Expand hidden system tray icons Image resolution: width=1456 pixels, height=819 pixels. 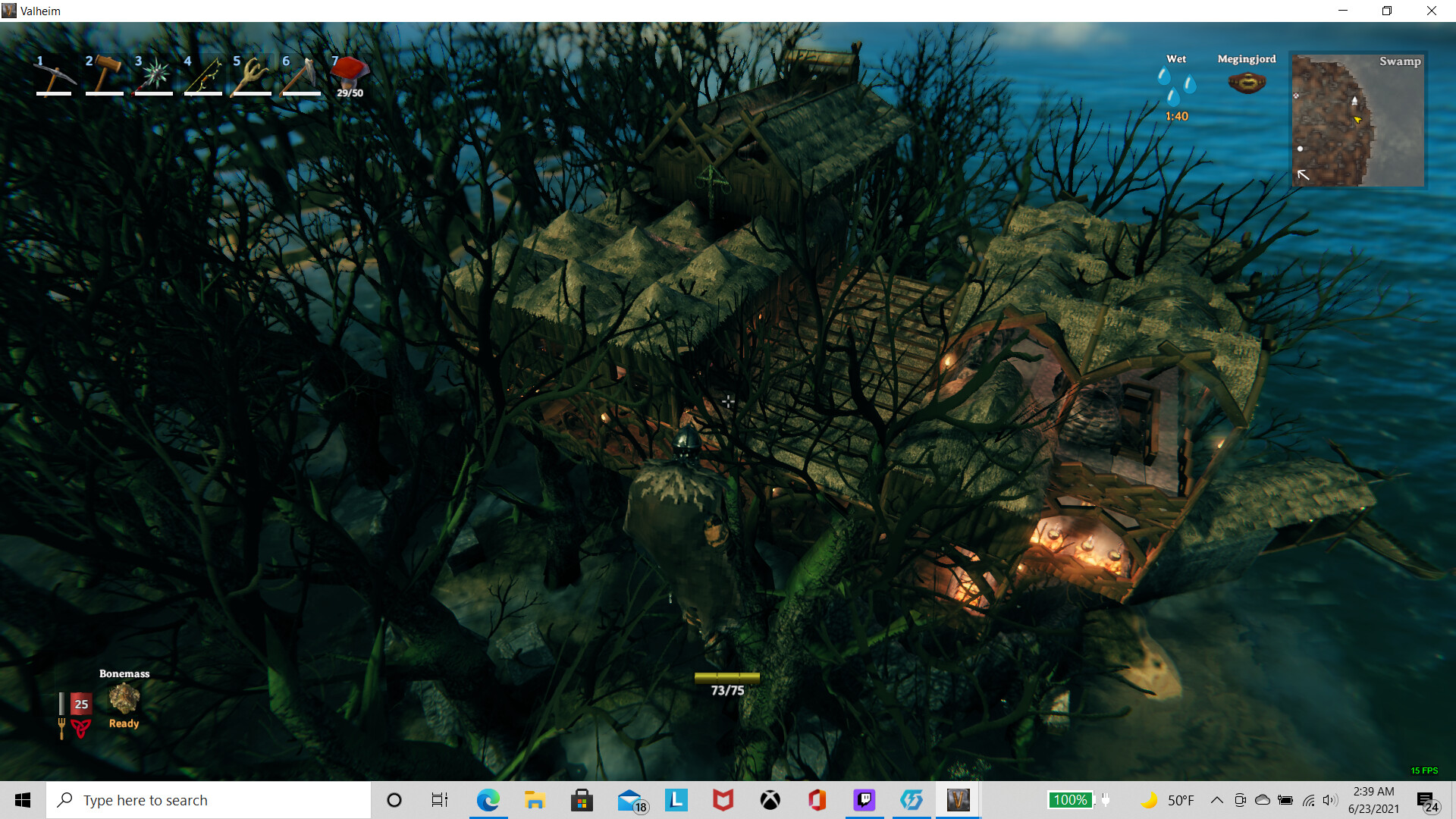(1216, 799)
